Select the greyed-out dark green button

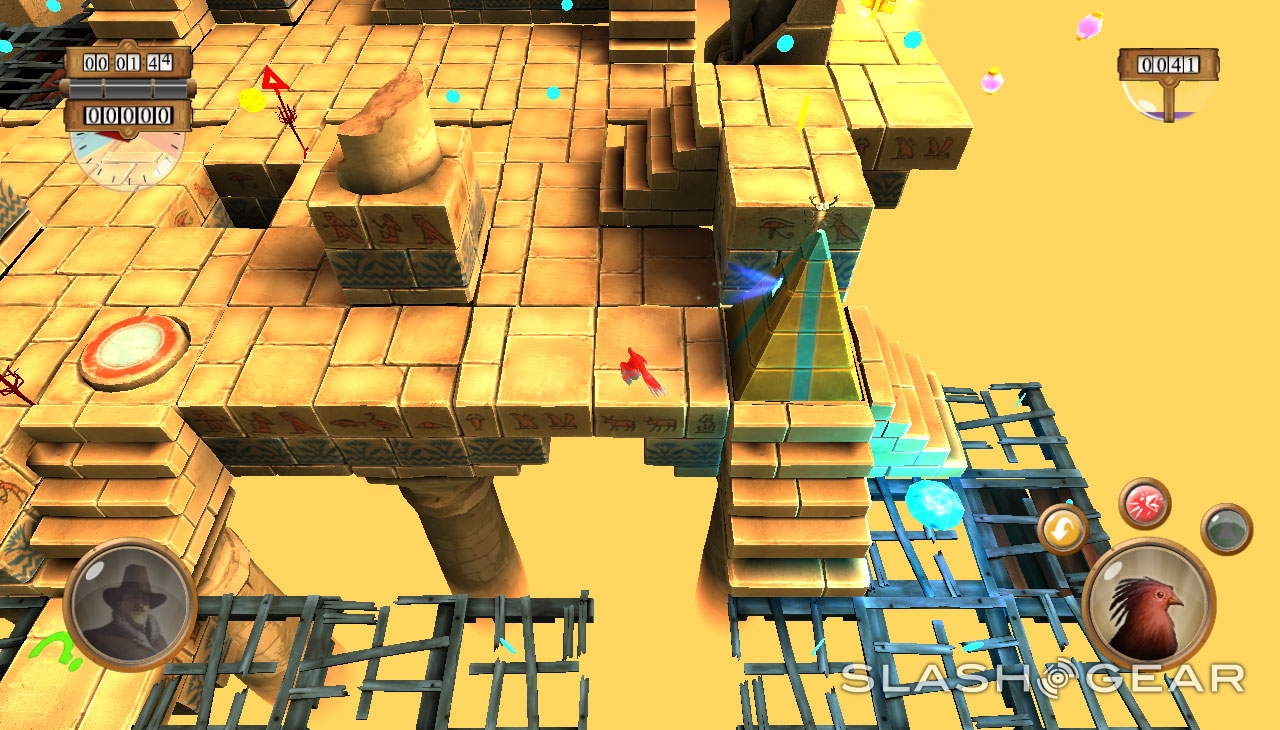tap(1226, 529)
